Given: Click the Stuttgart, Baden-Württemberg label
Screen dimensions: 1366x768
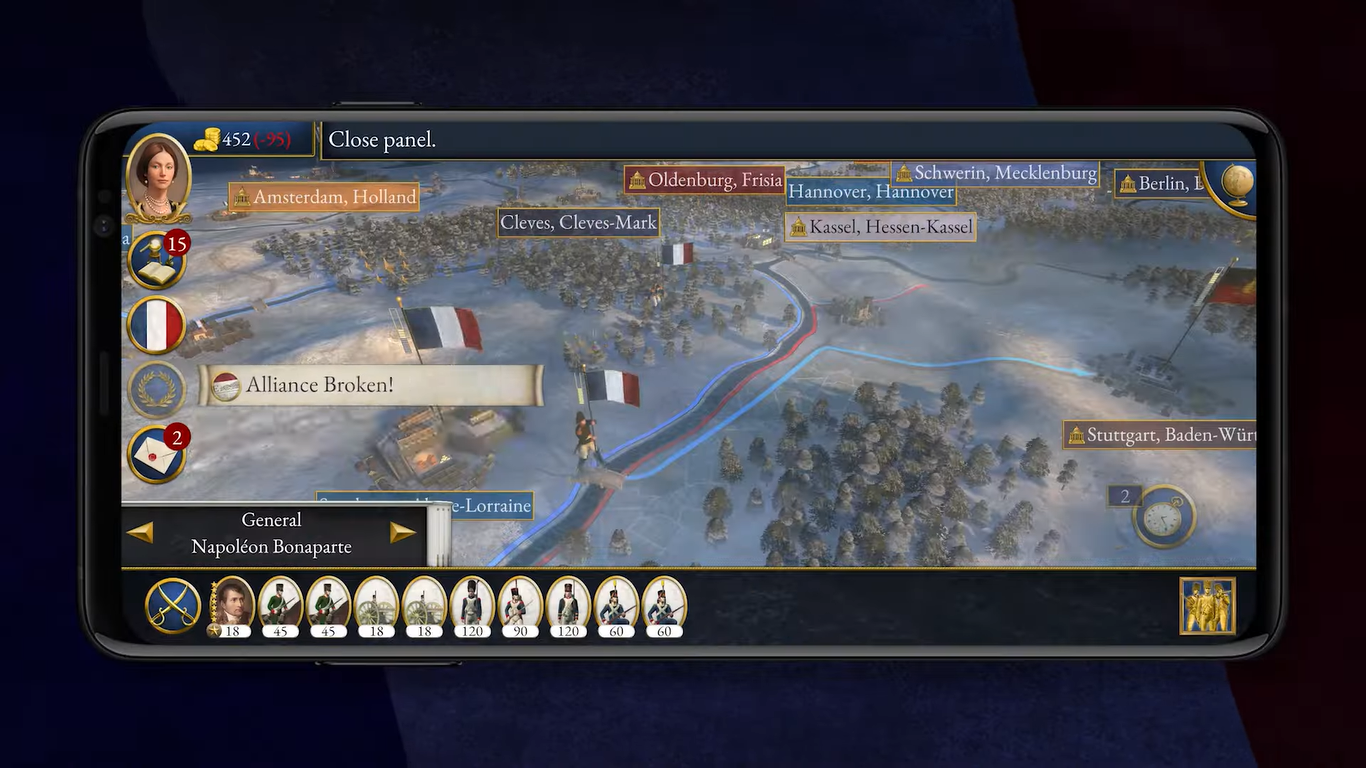Looking at the screenshot, I should pyautogui.click(x=1159, y=435).
